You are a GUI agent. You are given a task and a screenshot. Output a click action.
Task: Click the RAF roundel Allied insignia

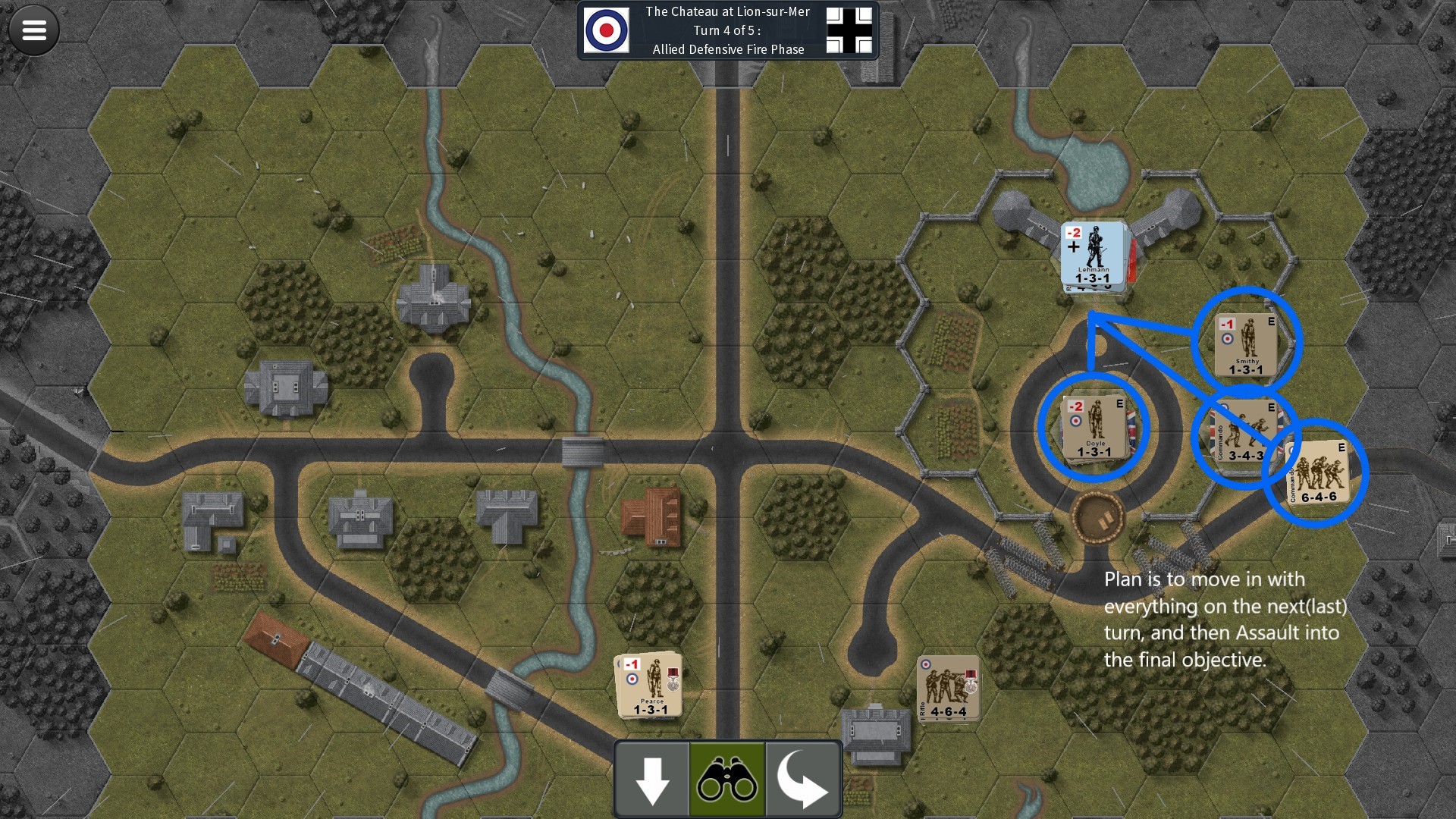tap(607, 30)
